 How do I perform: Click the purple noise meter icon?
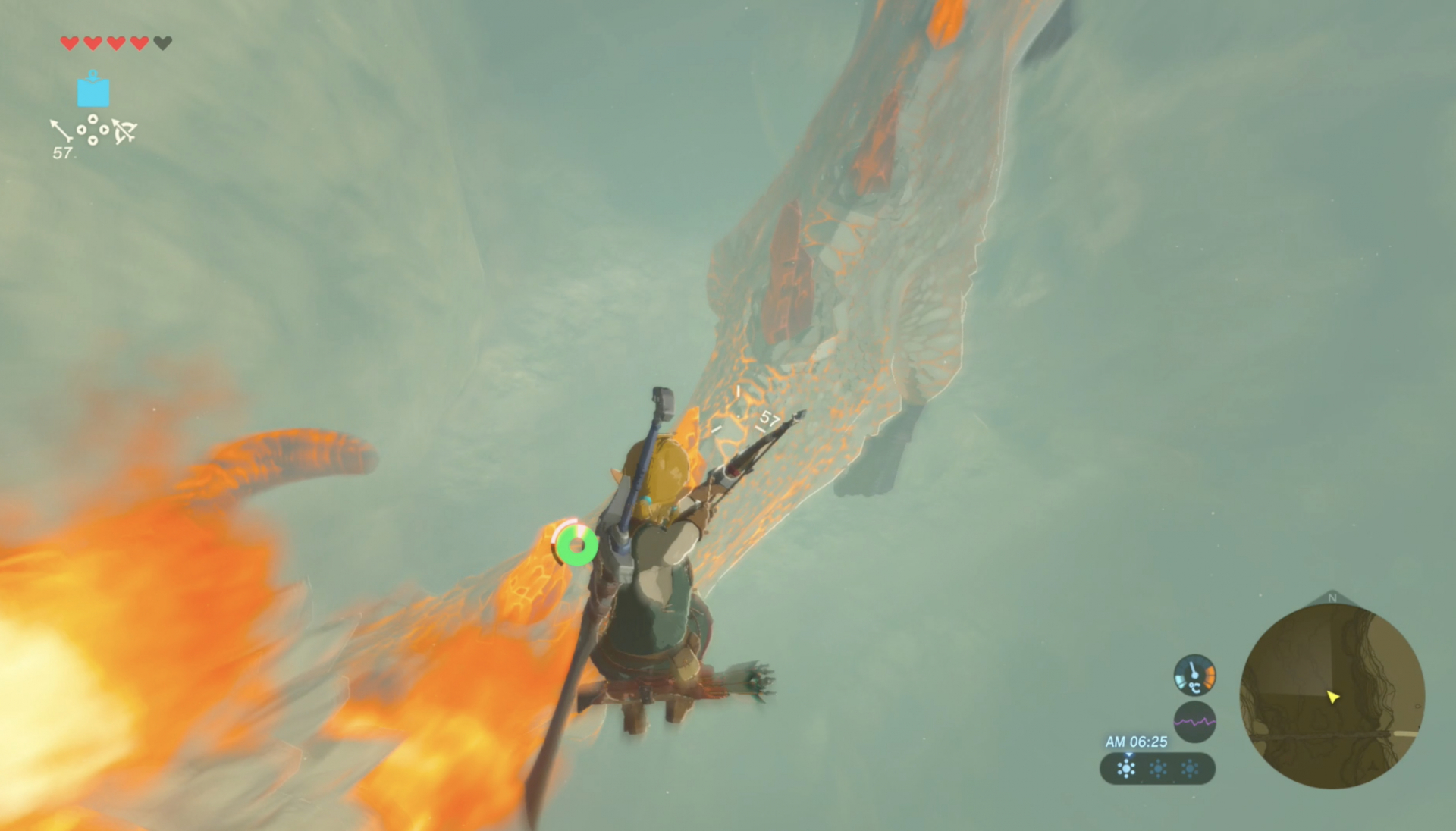pos(1194,721)
